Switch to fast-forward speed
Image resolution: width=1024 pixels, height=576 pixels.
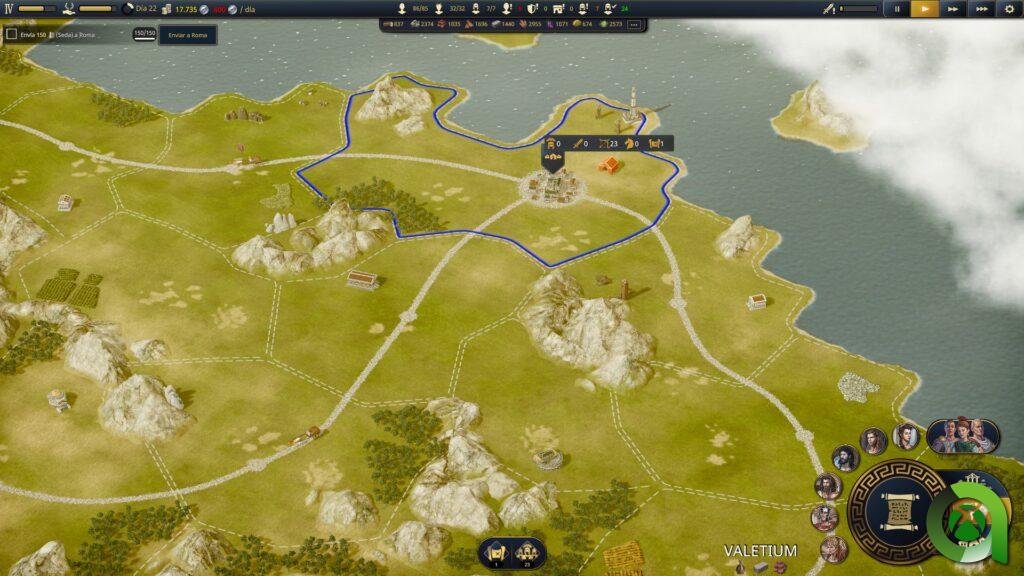pyautogui.click(x=954, y=9)
